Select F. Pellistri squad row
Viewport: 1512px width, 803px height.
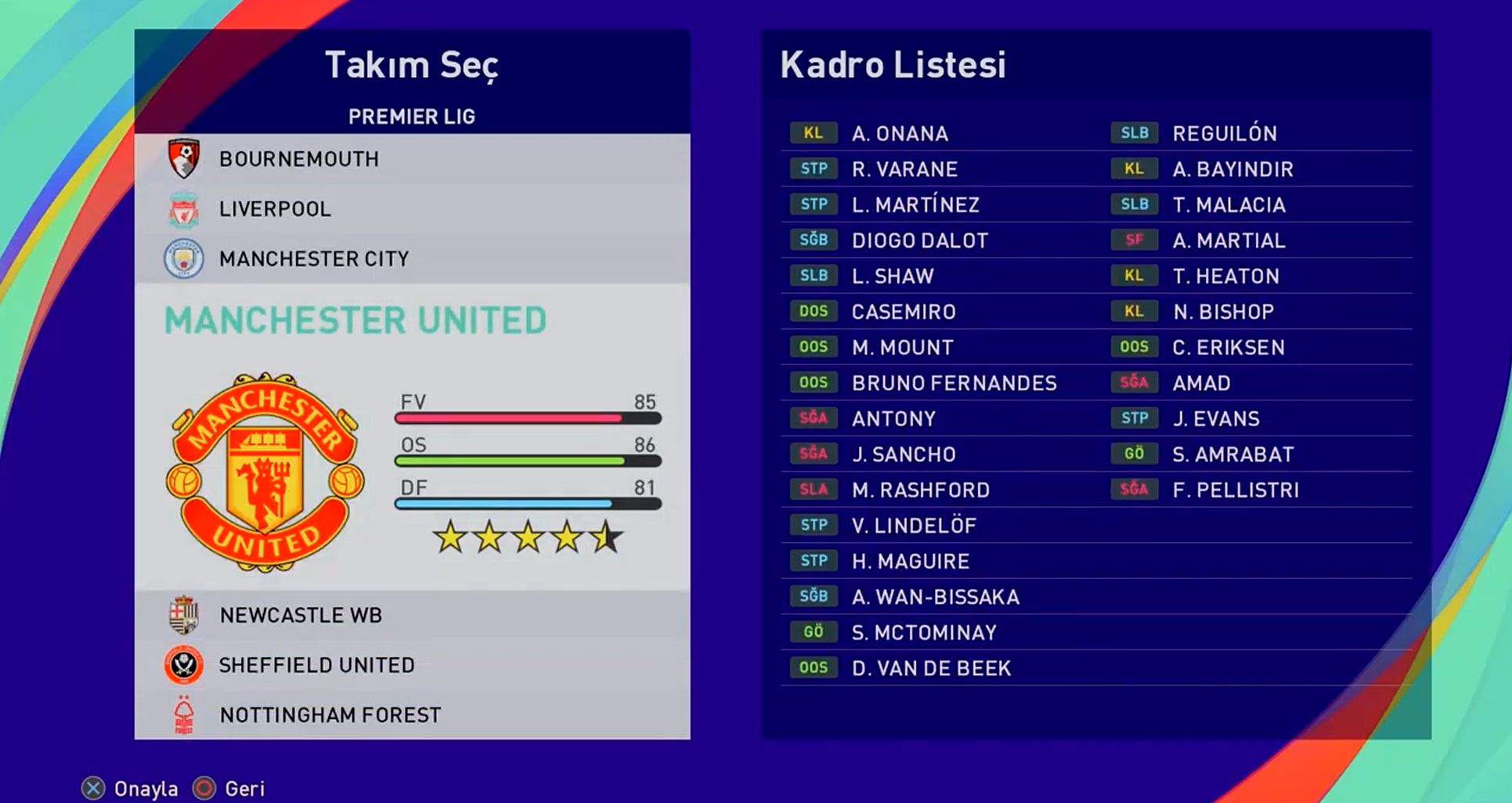pyautogui.click(x=1235, y=490)
